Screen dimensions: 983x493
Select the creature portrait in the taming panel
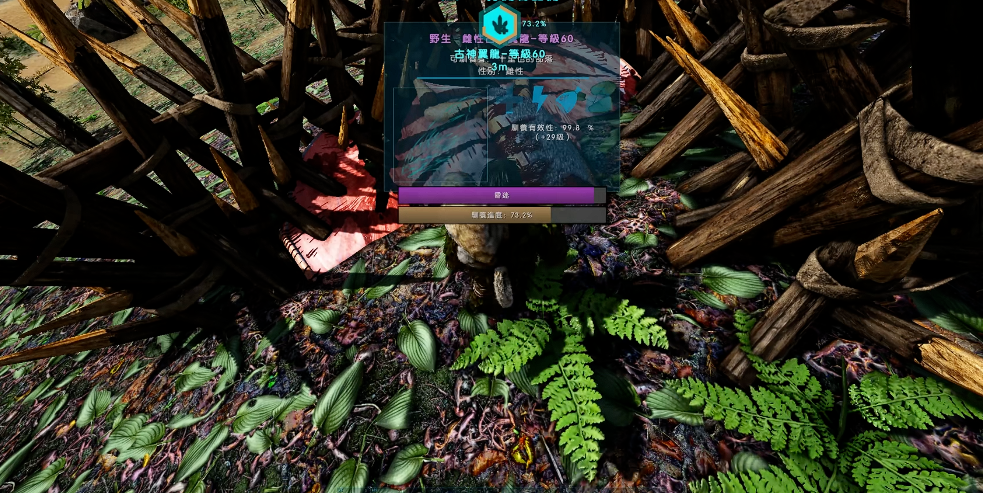point(441,135)
